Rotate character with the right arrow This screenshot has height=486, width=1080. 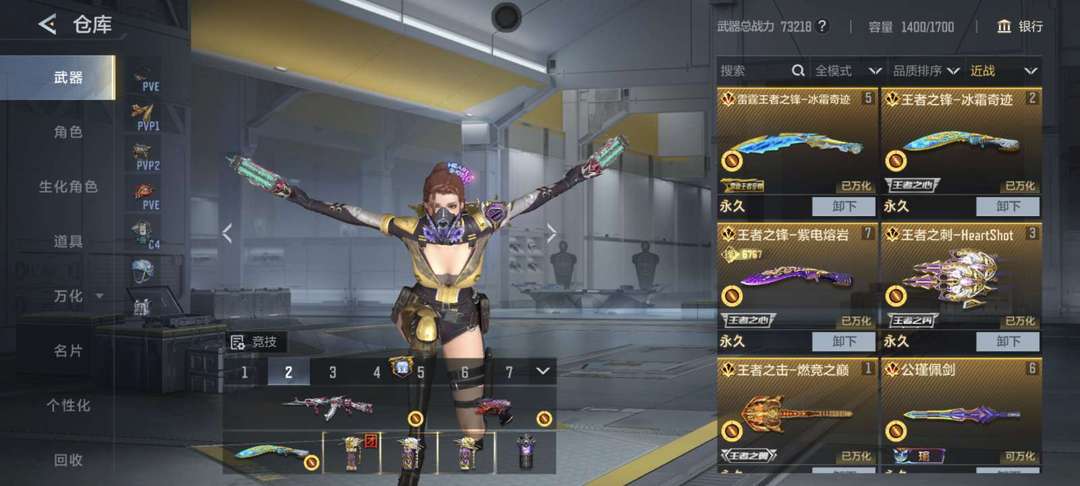550,233
